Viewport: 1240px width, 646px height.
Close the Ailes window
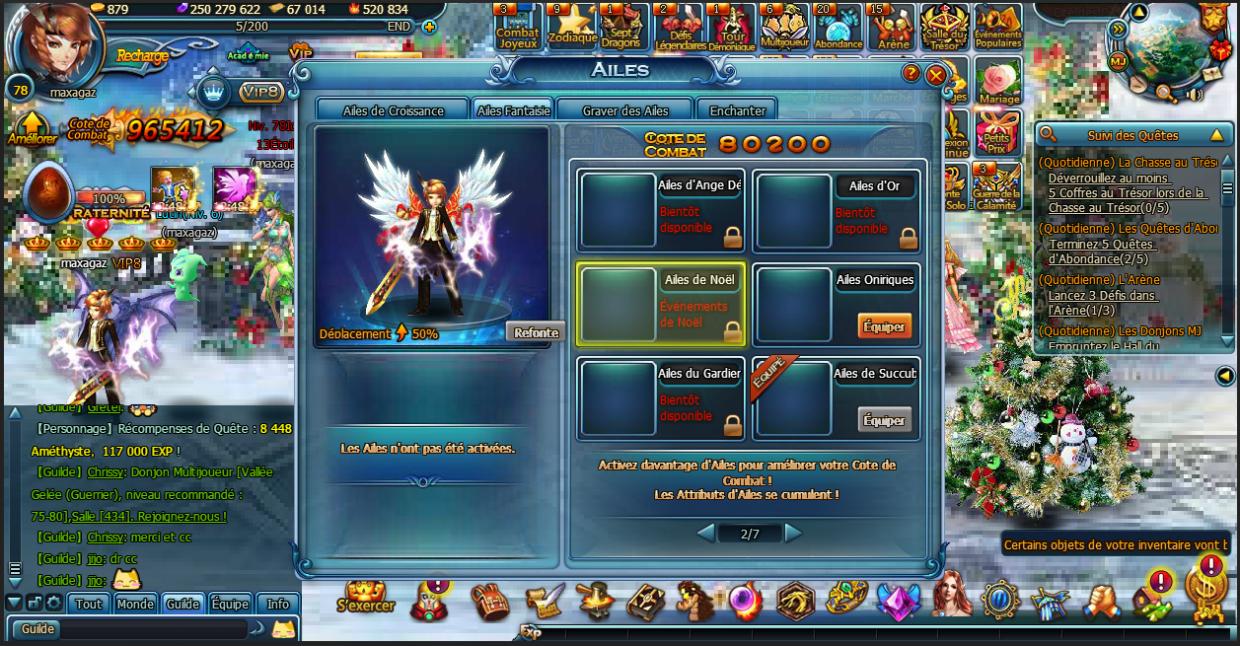point(936,74)
